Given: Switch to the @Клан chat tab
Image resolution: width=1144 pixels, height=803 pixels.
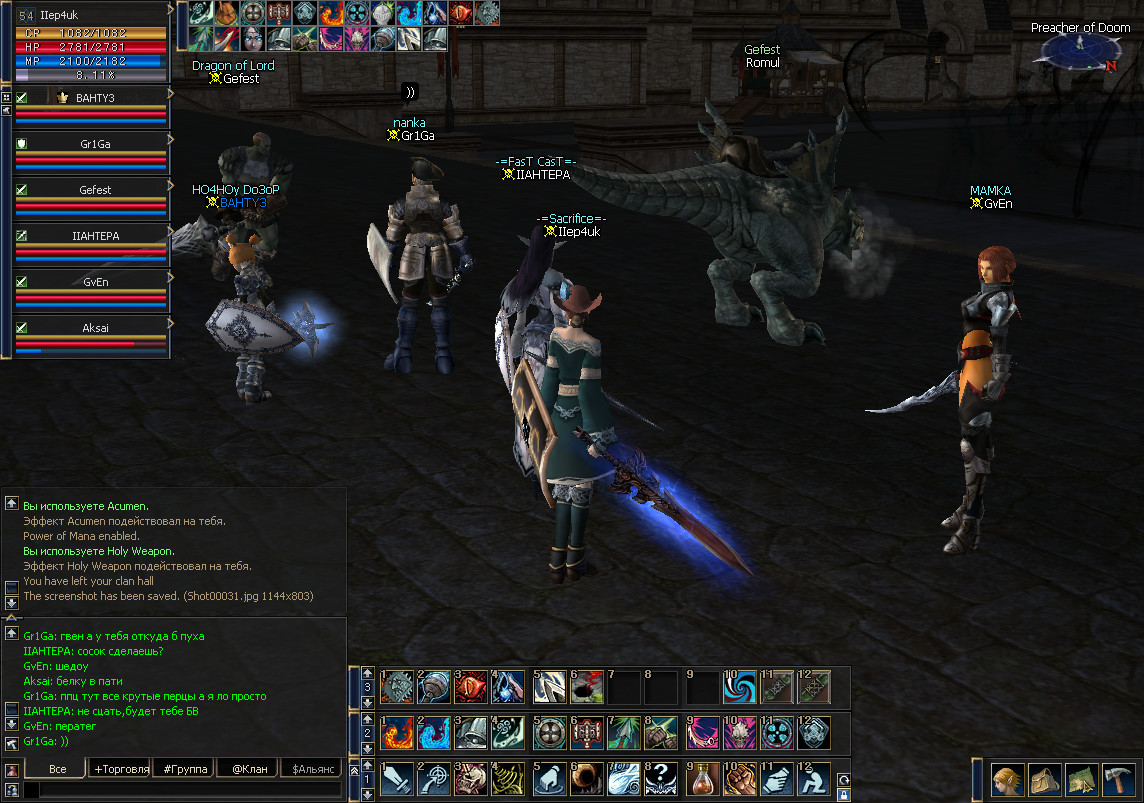Looking at the screenshot, I should tap(247, 768).
